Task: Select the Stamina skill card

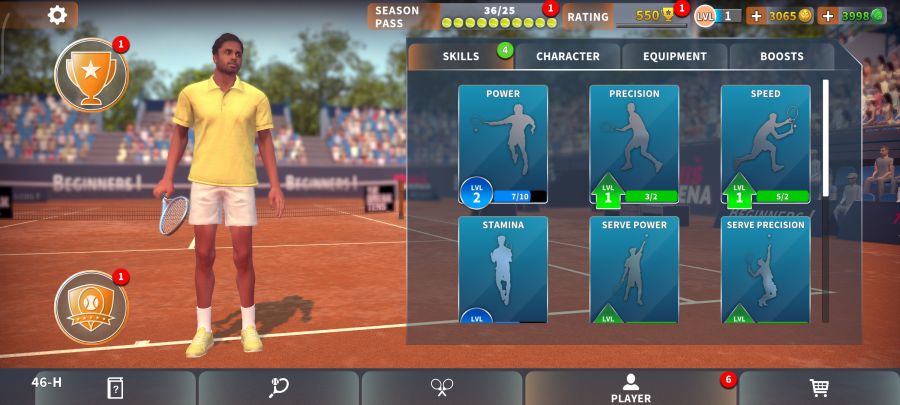Action: 503,270
